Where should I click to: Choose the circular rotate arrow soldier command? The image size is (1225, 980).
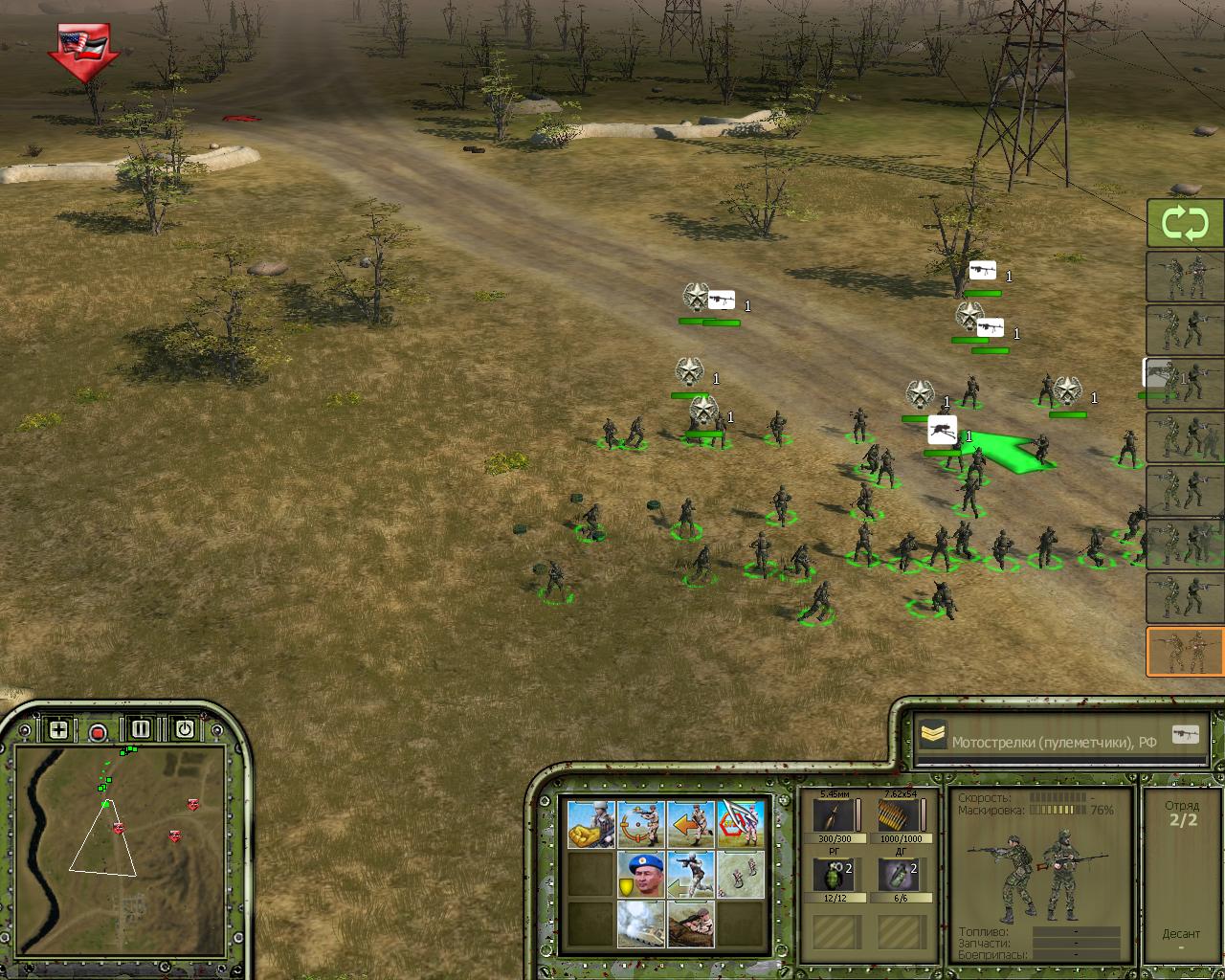point(641,824)
